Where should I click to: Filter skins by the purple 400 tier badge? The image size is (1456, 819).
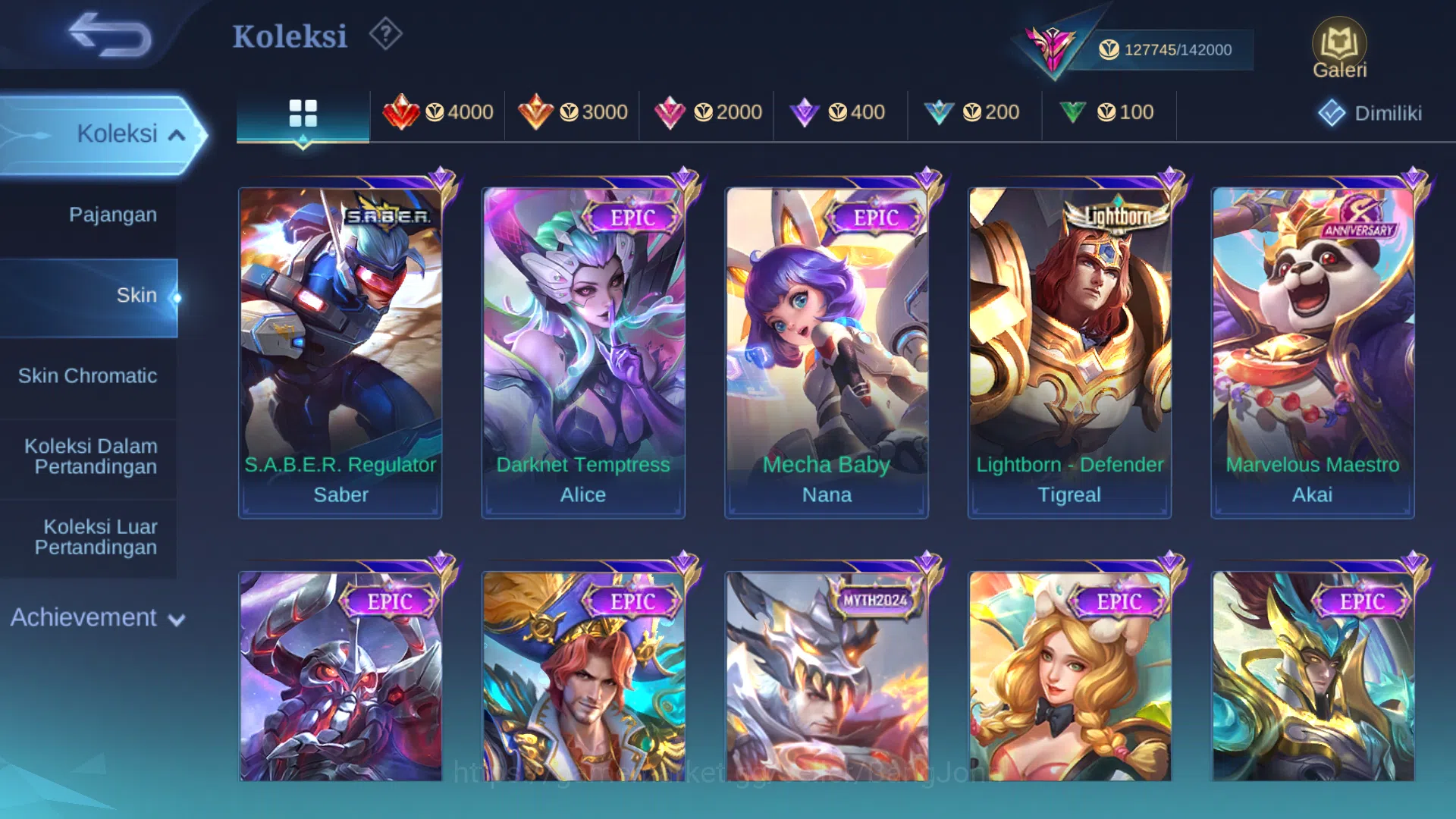pyautogui.click(x=842, y=112)
